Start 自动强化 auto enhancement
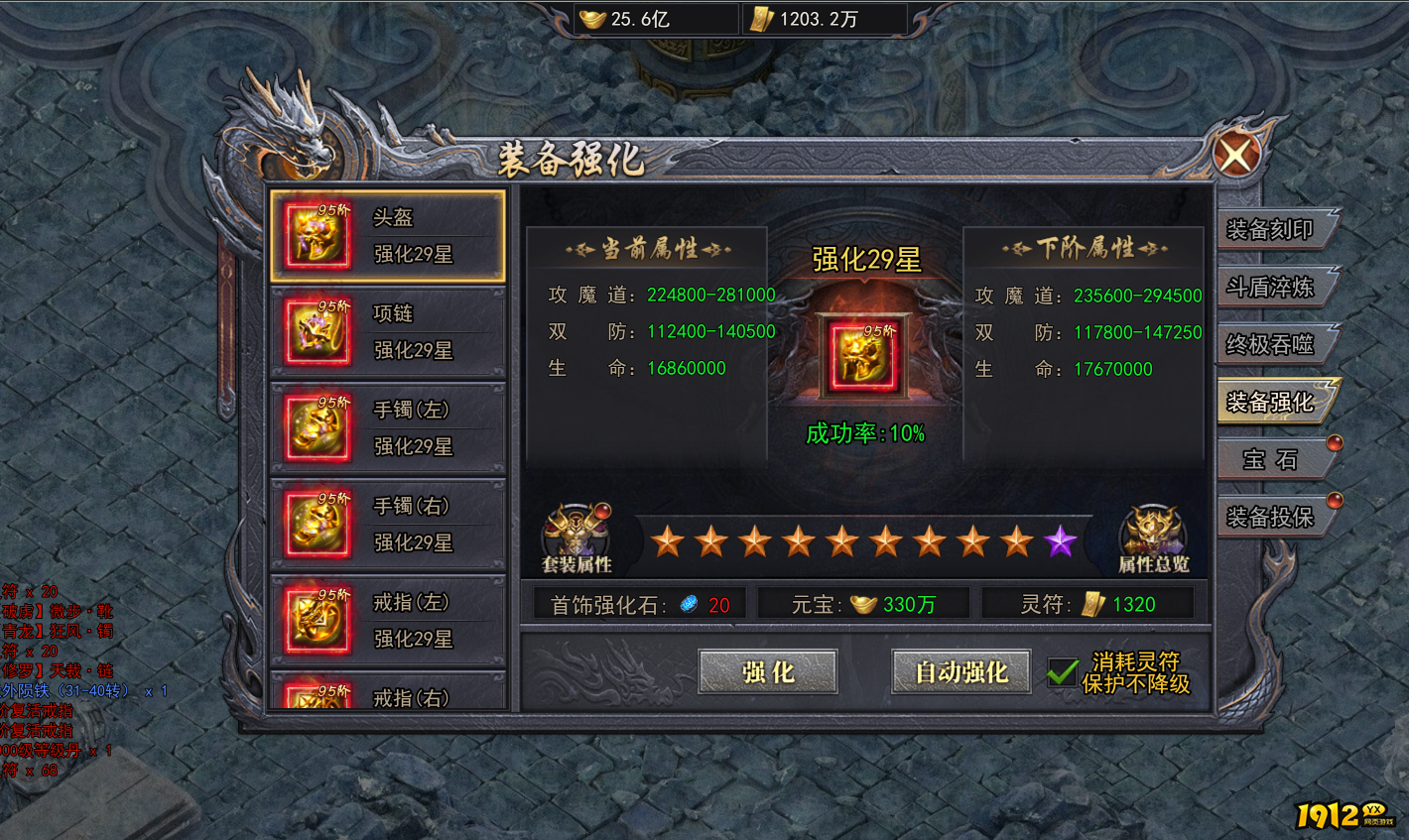The width and height of the screenshot is (1409, 840). click(x=961, y=672)
